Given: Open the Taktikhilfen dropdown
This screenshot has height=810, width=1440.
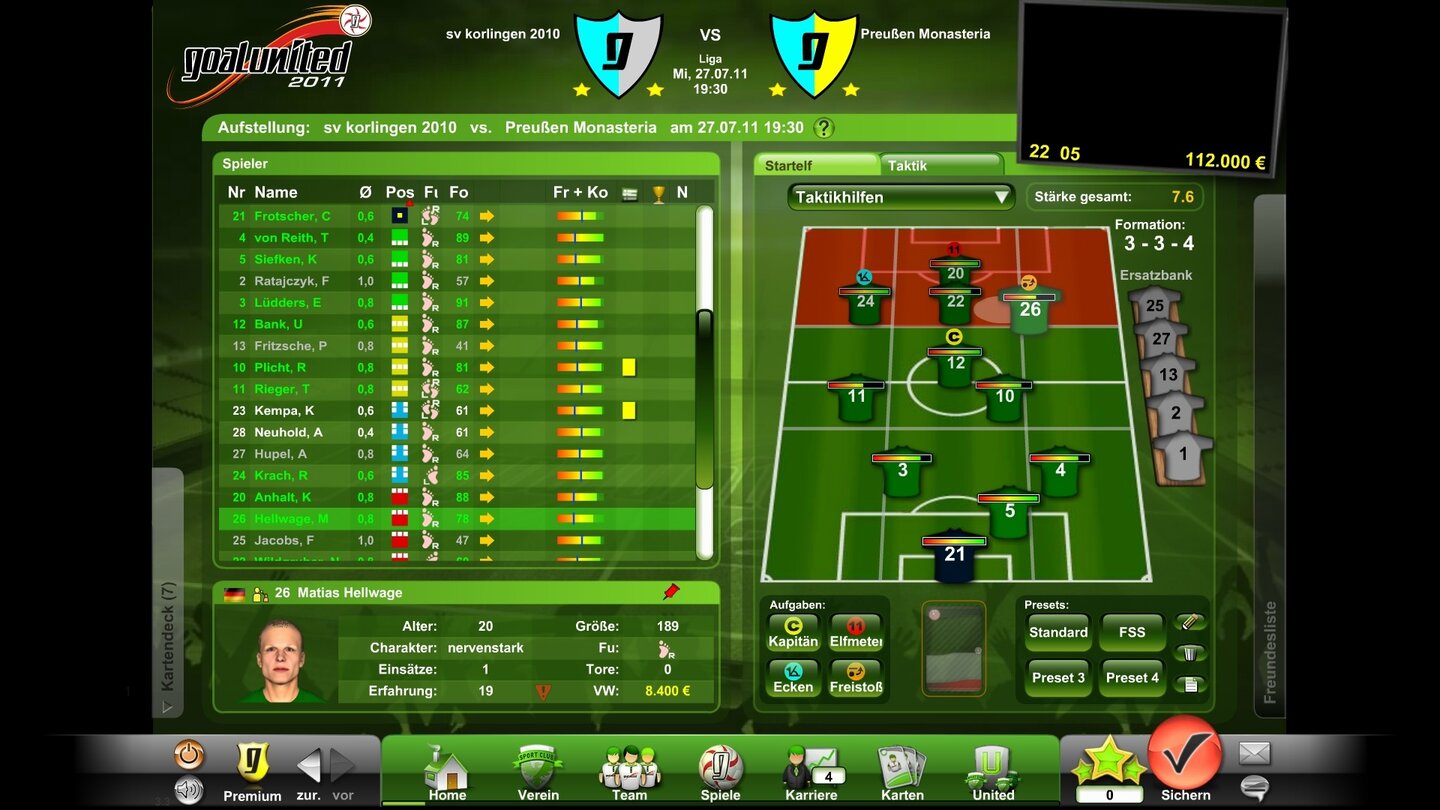Looking at the screenshot, I should pos(898,197).
